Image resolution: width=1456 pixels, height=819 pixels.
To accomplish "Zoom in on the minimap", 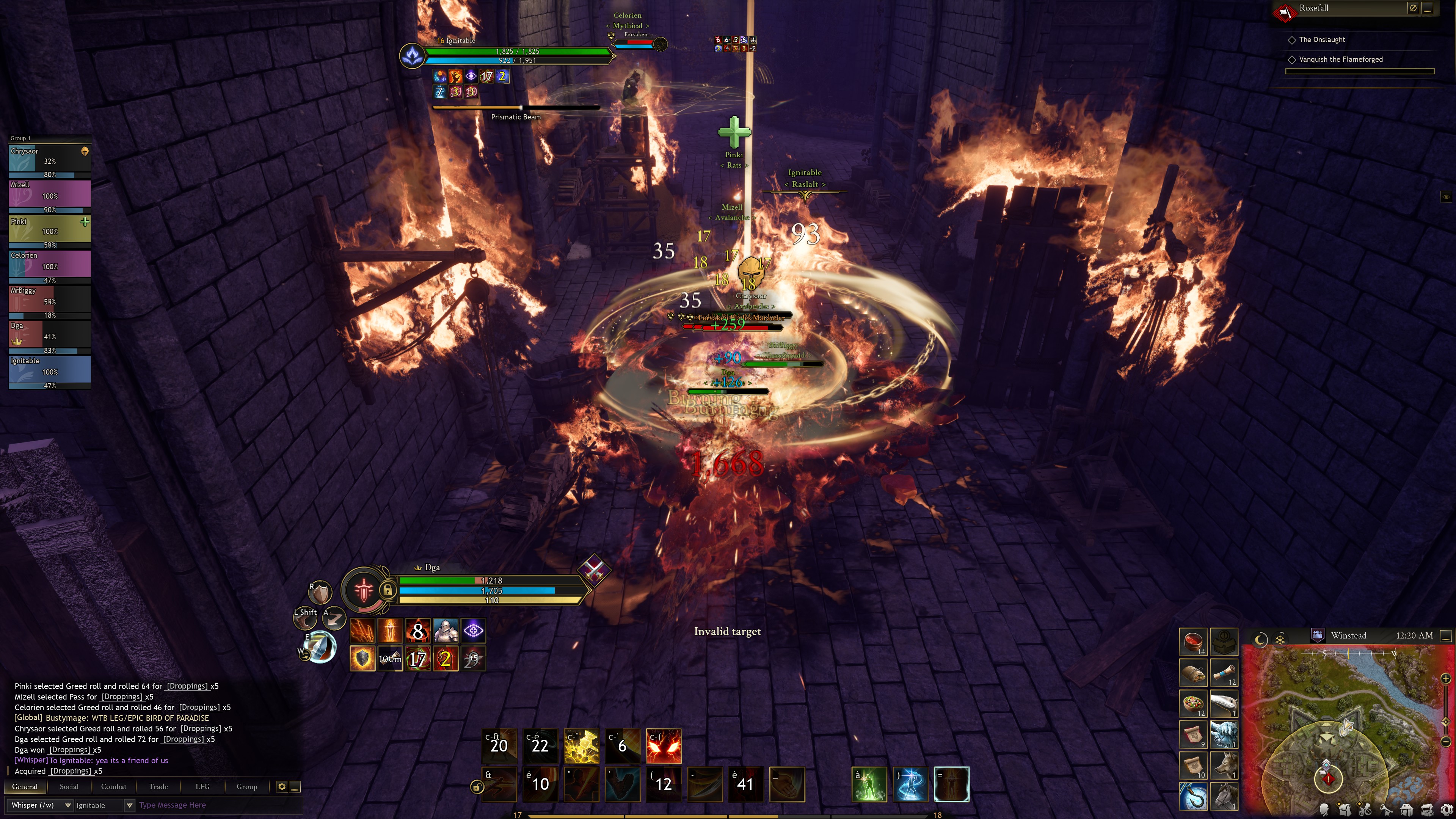I will pyautogui.click(x=1446, y=678).
